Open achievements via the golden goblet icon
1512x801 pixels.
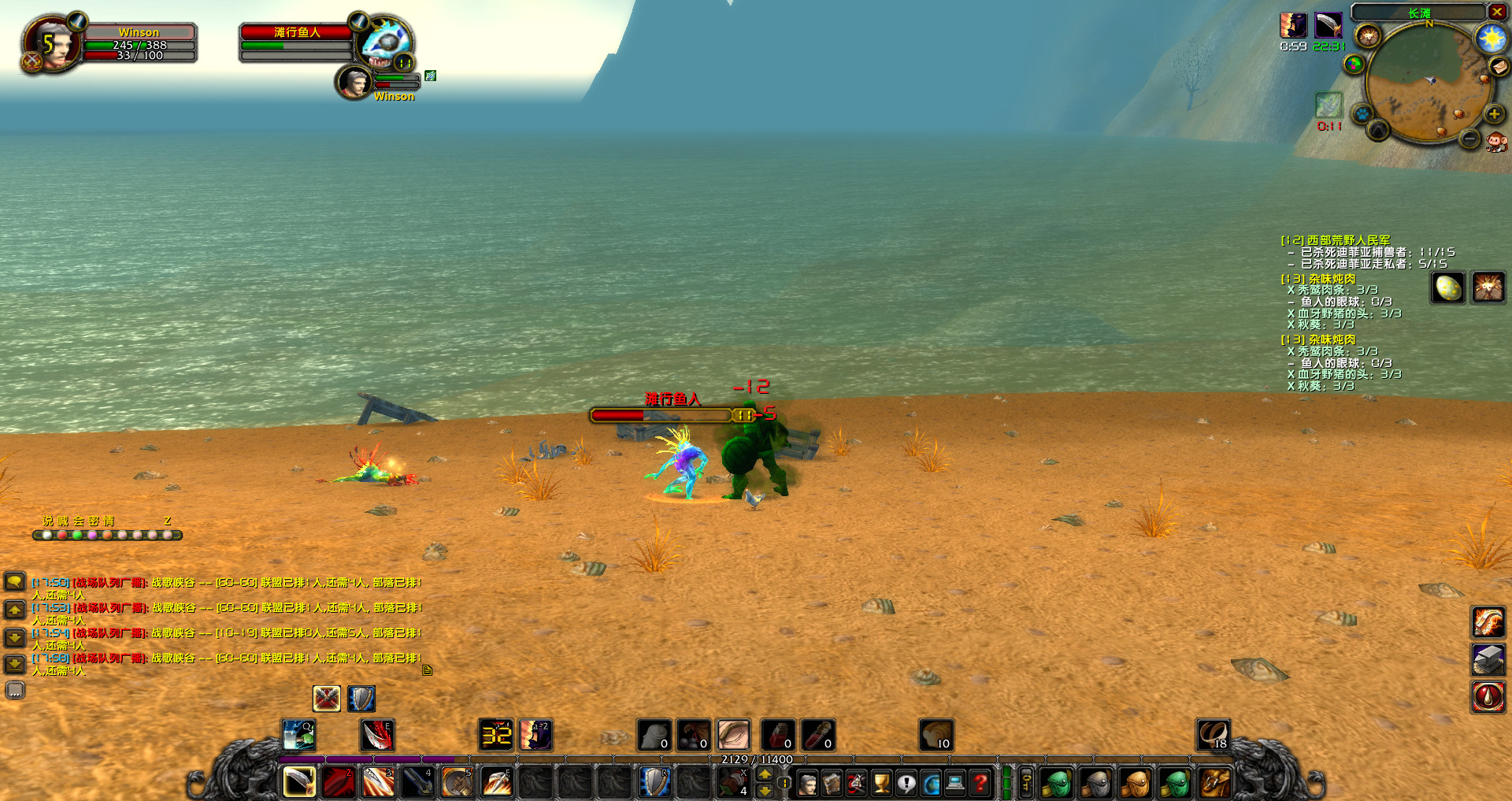tap(882, 783)
